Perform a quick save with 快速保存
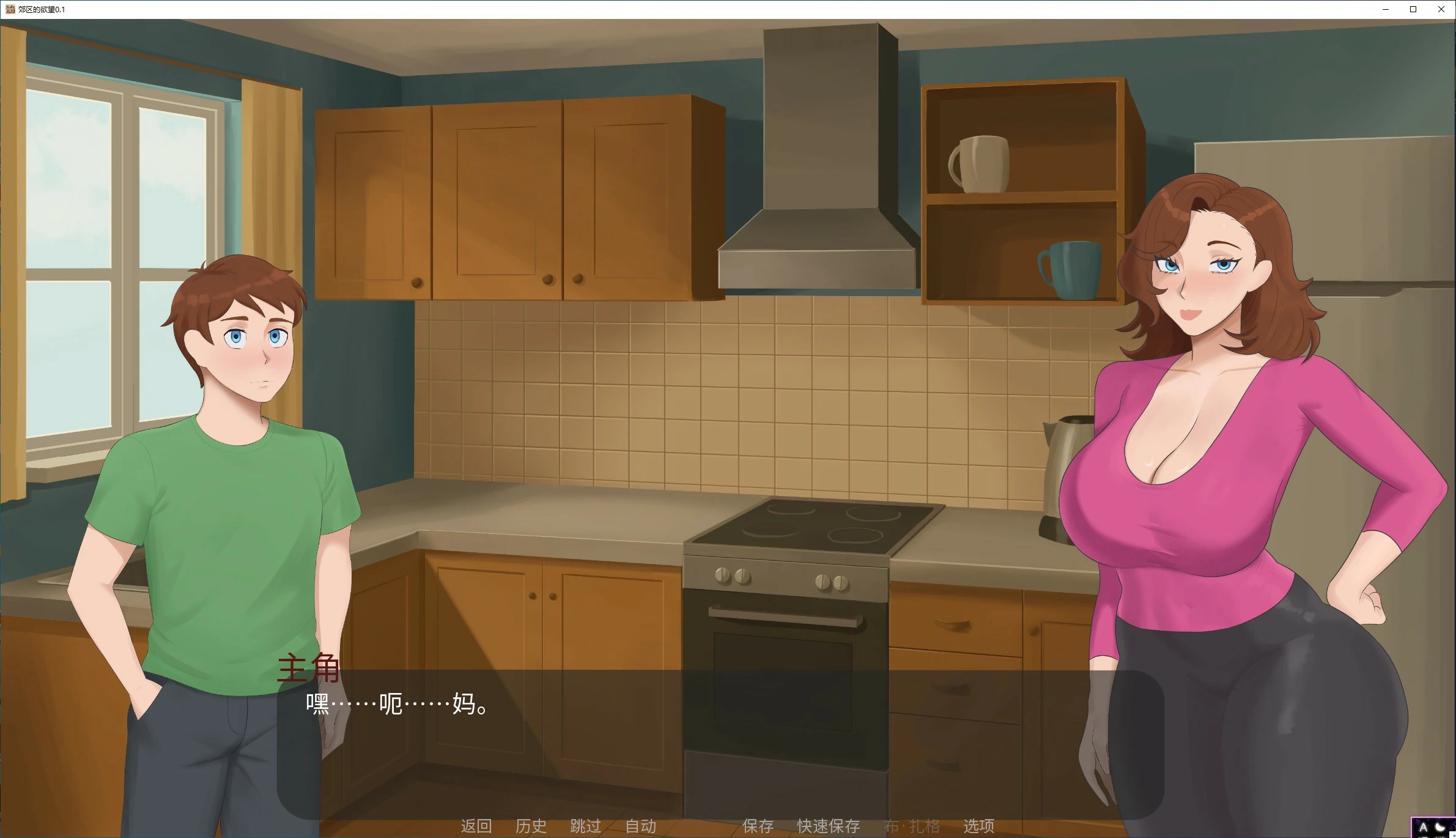Screen dimensions: 1456x838 tap(827, 826)
